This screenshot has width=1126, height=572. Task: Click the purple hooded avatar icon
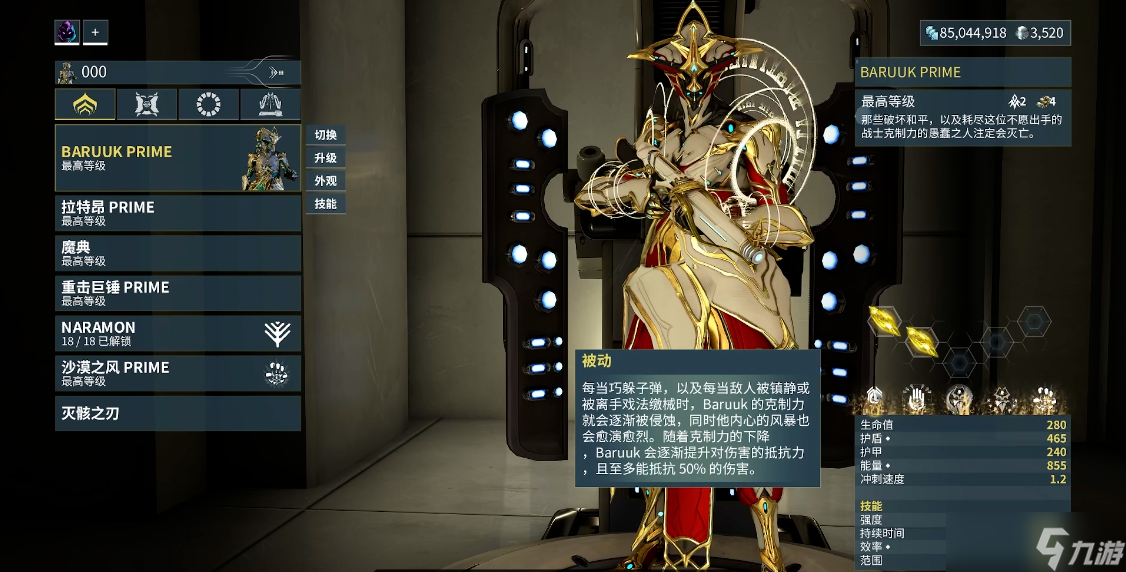(67, 32)
